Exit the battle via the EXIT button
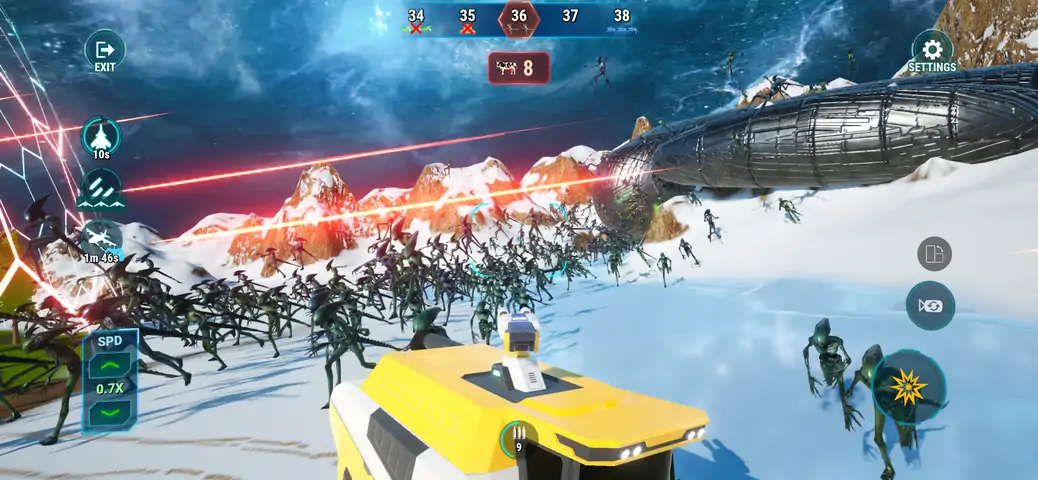Image resolution: width=1038 pixels, height=480 pixels. 105,50
